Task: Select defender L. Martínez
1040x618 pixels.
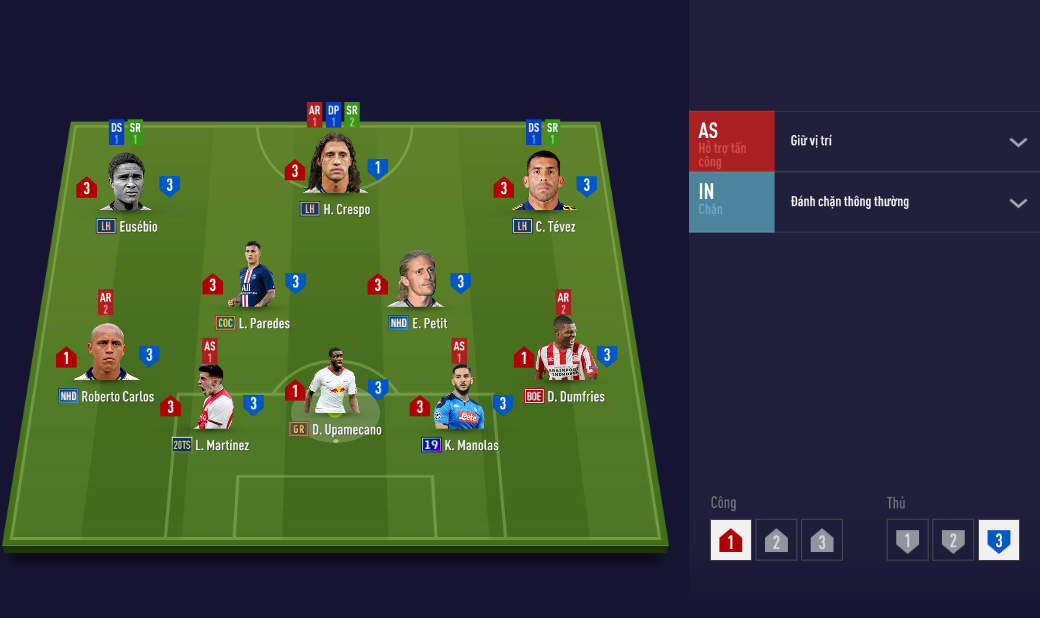Action: [x=212, y=403]
